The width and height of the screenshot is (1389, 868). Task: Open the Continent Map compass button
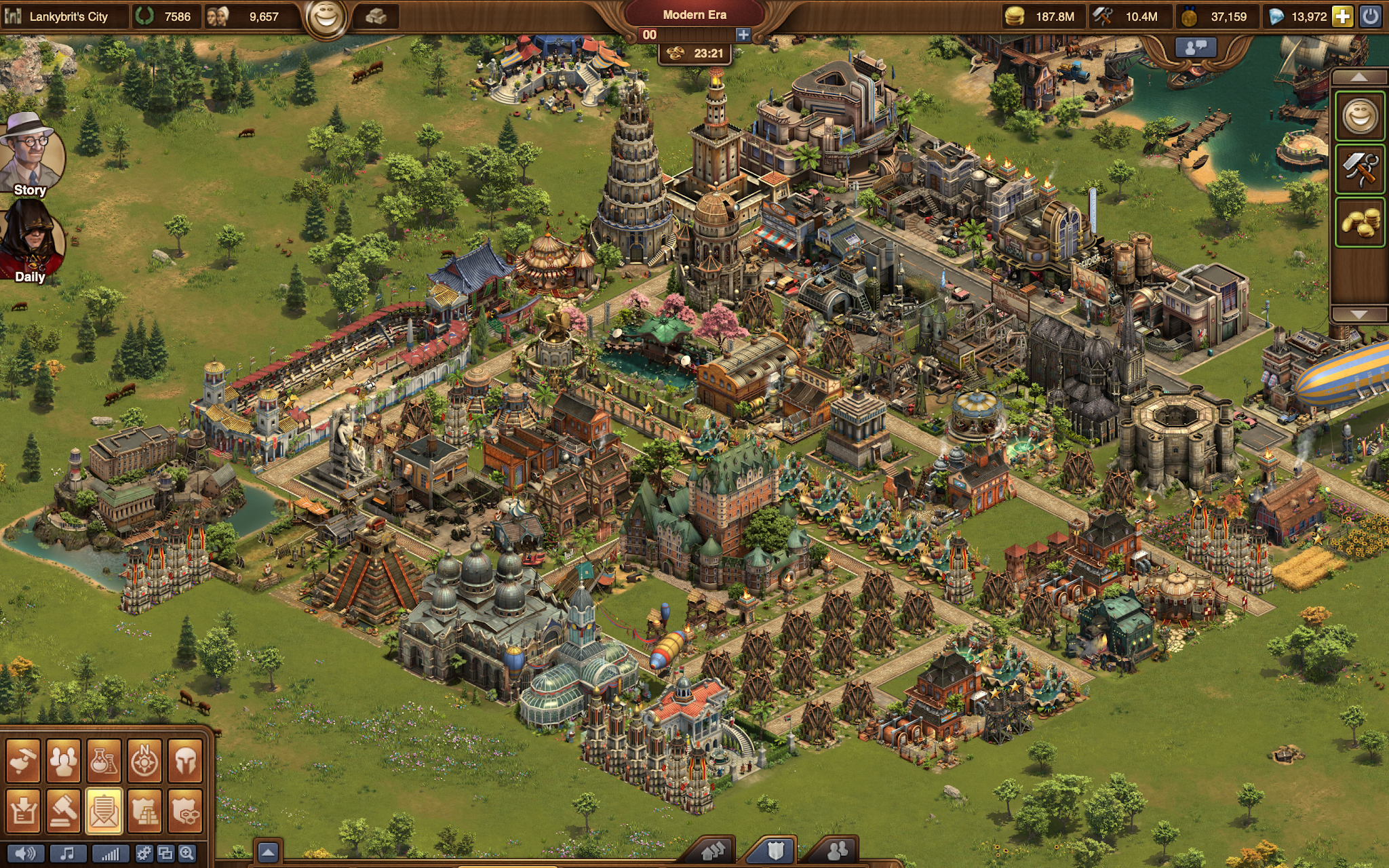click(144, 762)
